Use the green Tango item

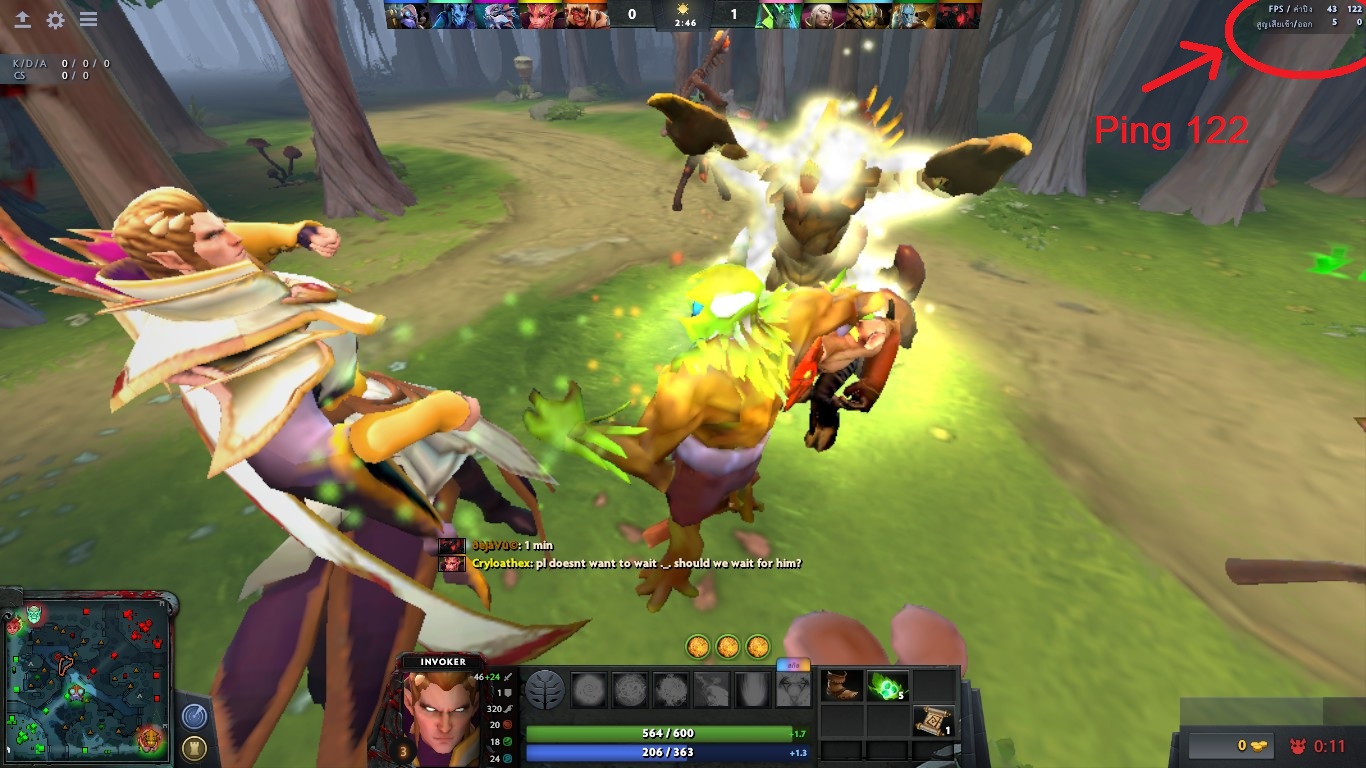click(886, 687)
